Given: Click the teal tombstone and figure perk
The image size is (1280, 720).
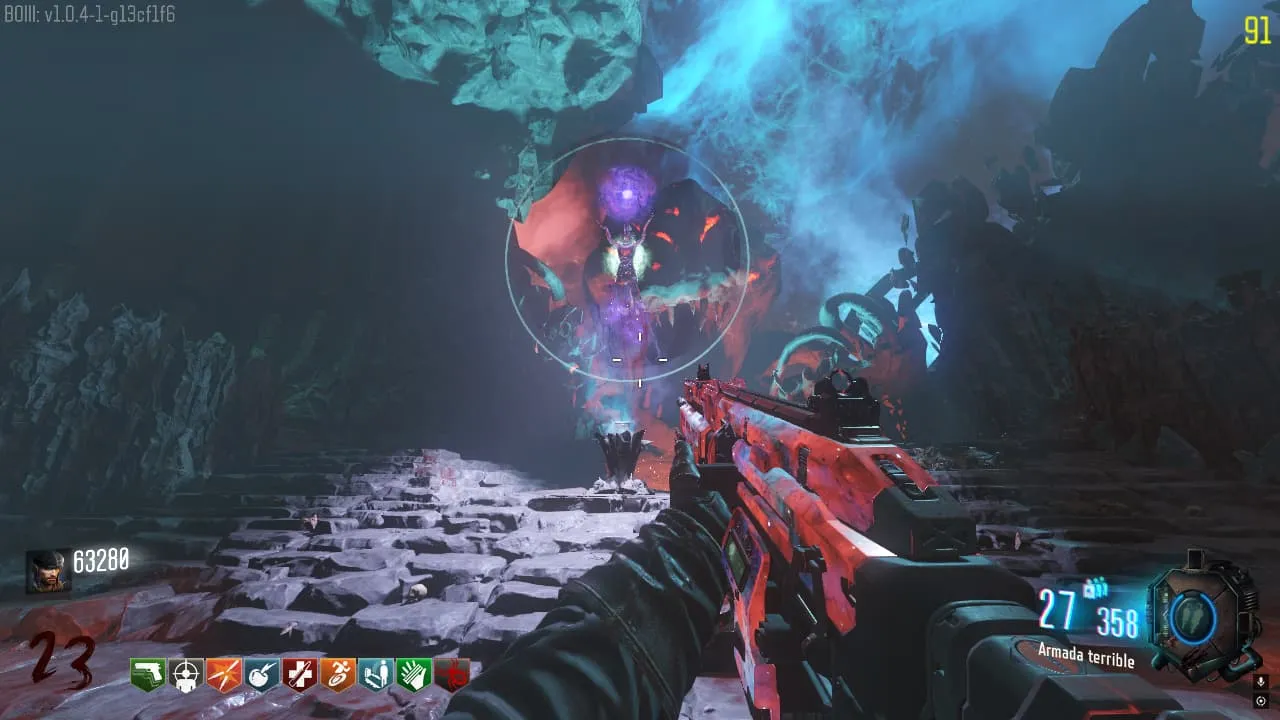Looking at the screenshot, I should pos(376,676).
